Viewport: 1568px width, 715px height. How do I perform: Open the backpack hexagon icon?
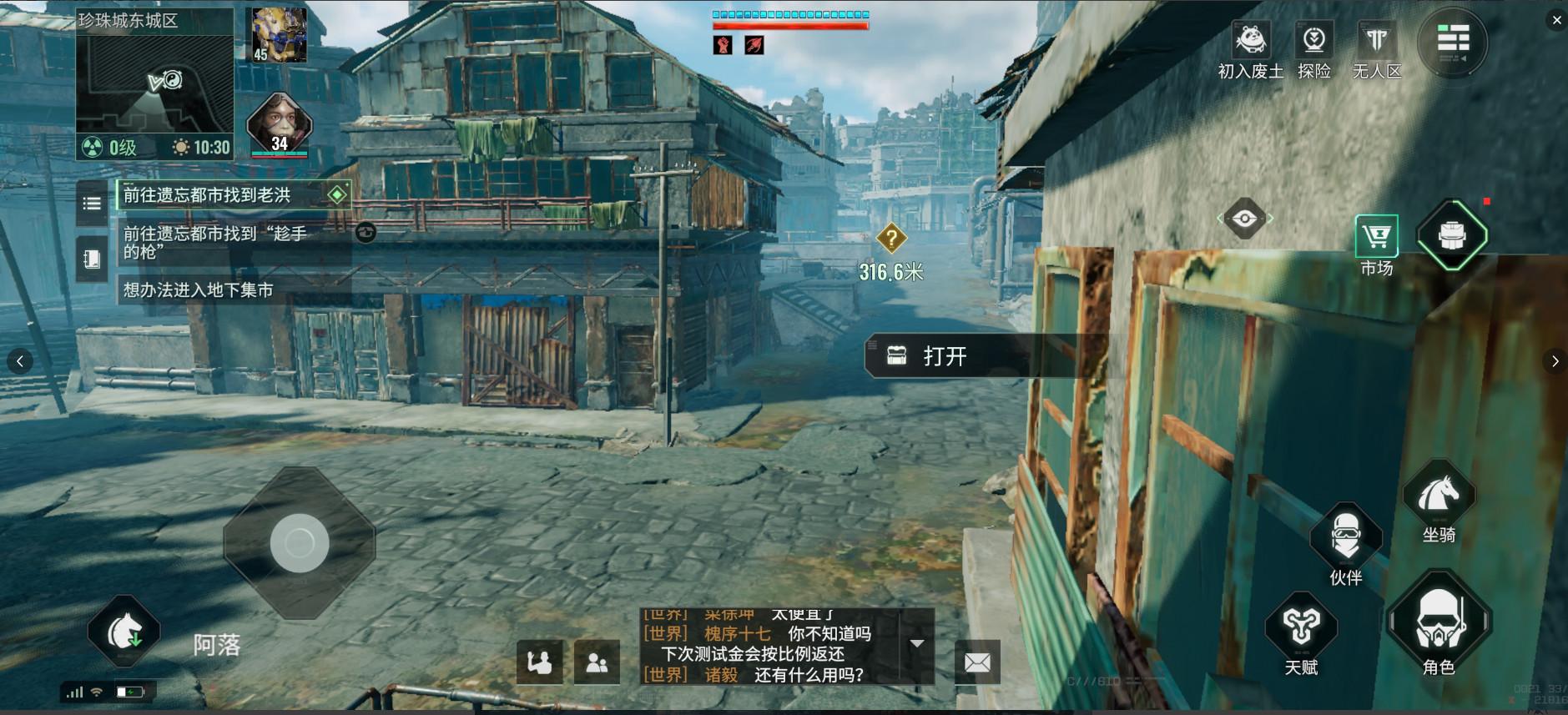tap(1452, 236)
